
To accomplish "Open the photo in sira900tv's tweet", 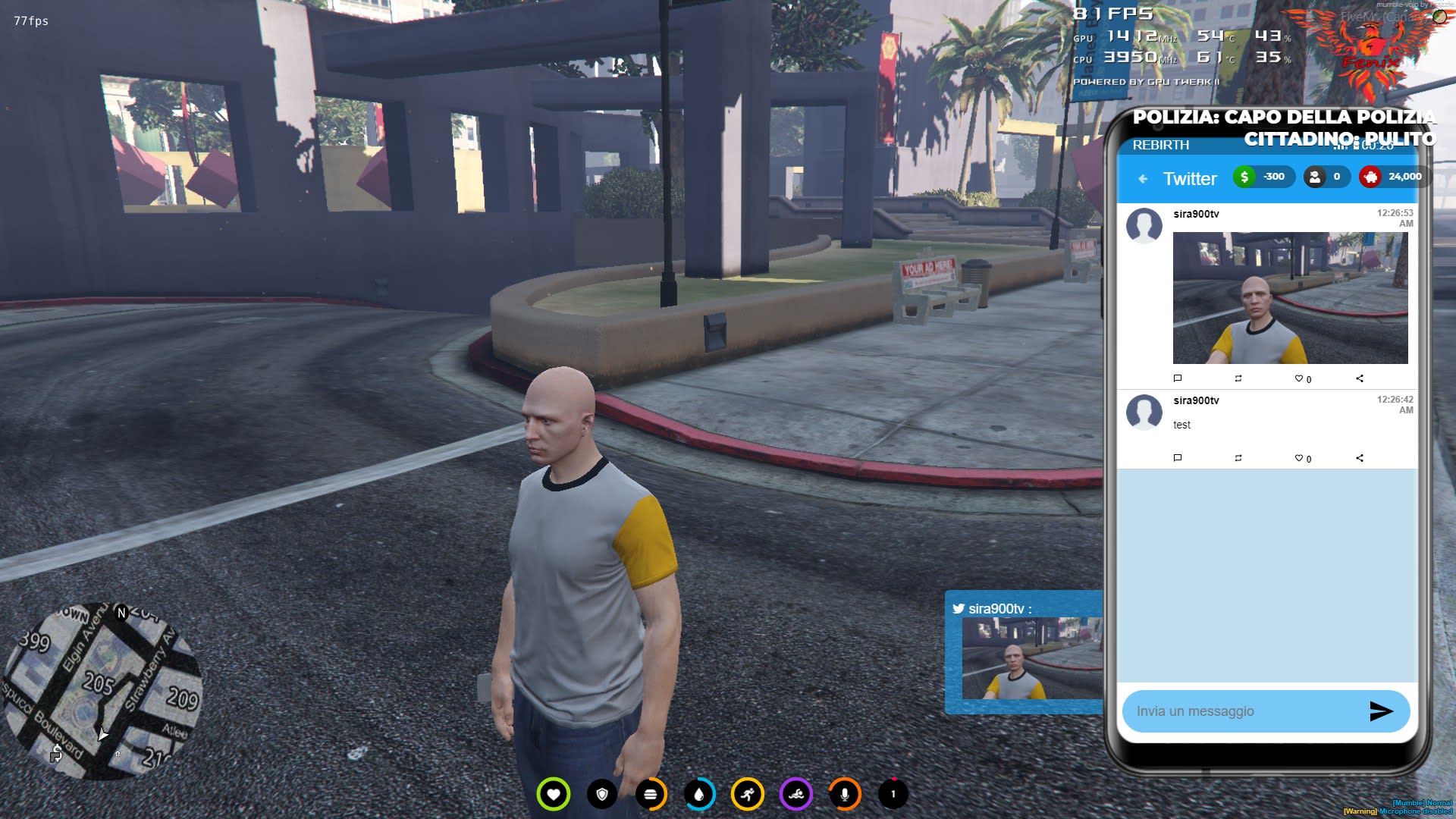I will pos(1290,298).
